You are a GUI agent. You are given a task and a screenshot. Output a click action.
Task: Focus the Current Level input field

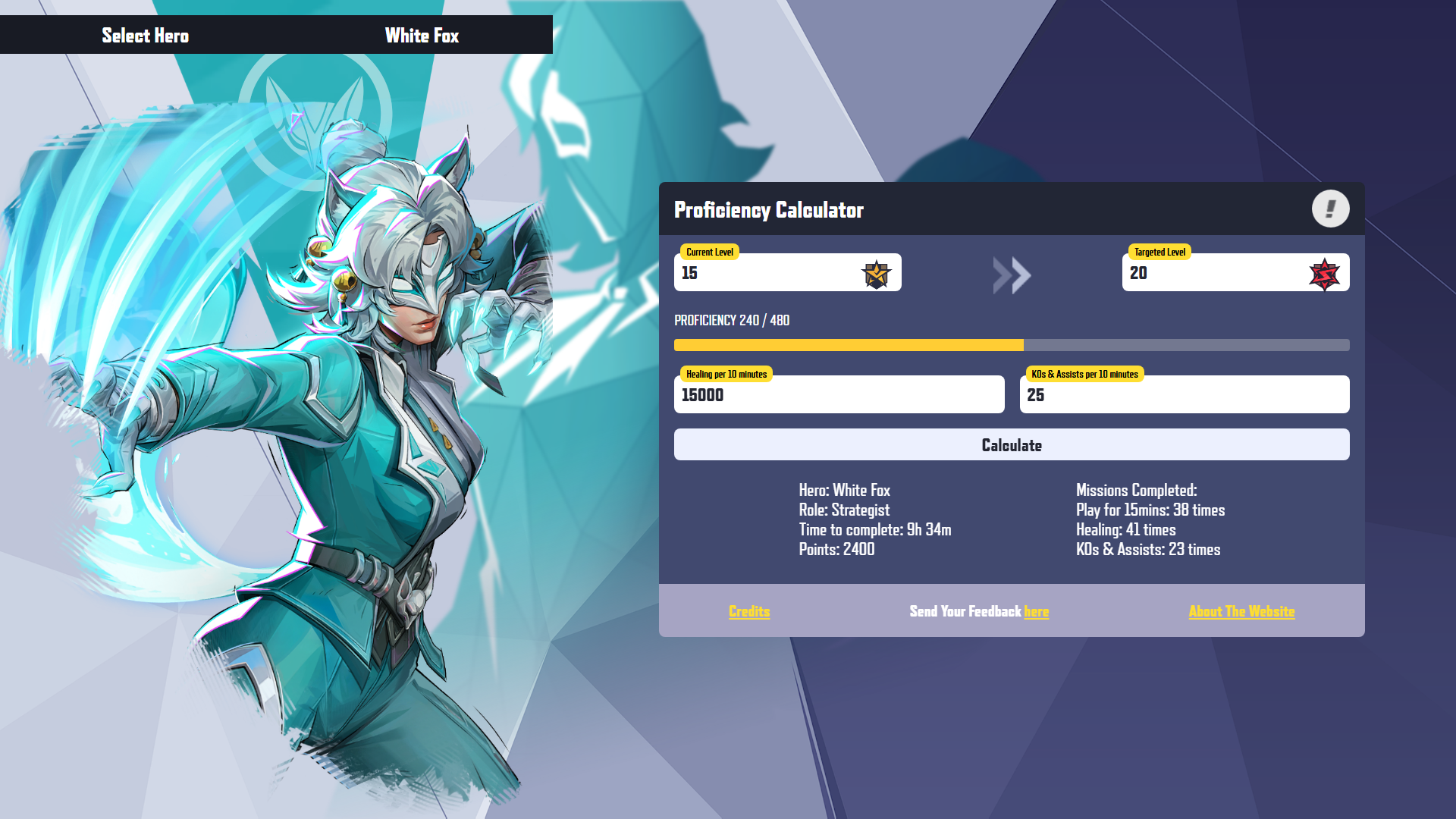point(766,273)
